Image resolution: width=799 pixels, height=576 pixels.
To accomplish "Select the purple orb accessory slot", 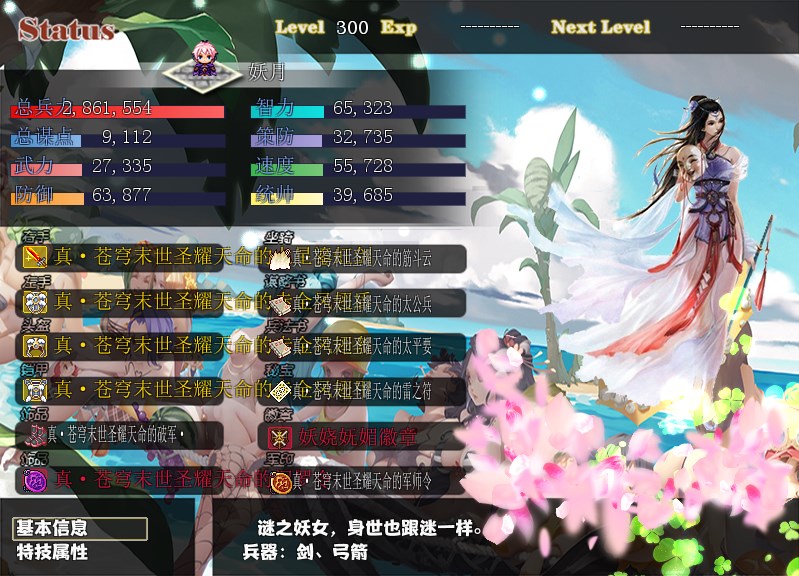I will click(140, 480).
